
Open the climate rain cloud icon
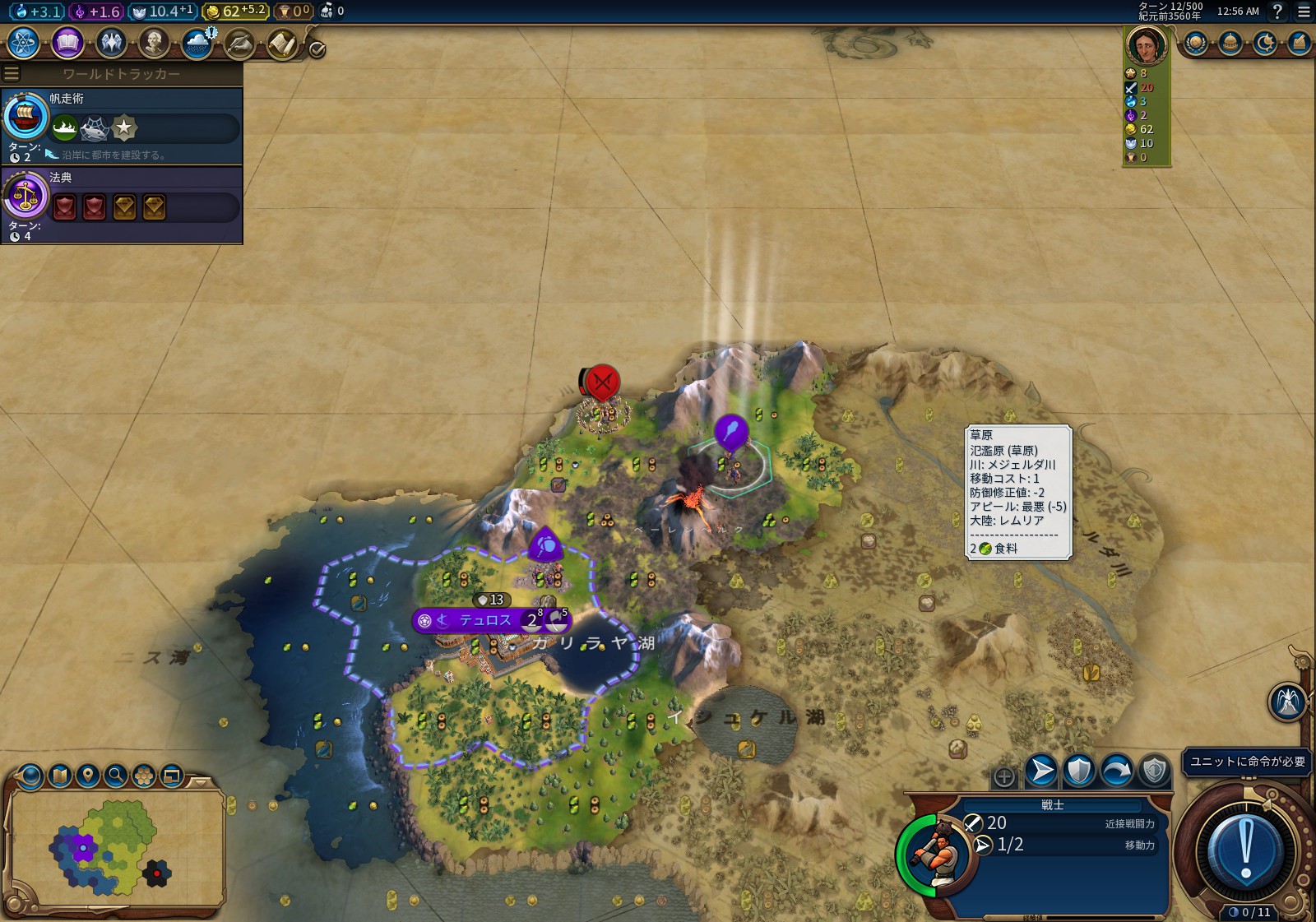[197, 43]
